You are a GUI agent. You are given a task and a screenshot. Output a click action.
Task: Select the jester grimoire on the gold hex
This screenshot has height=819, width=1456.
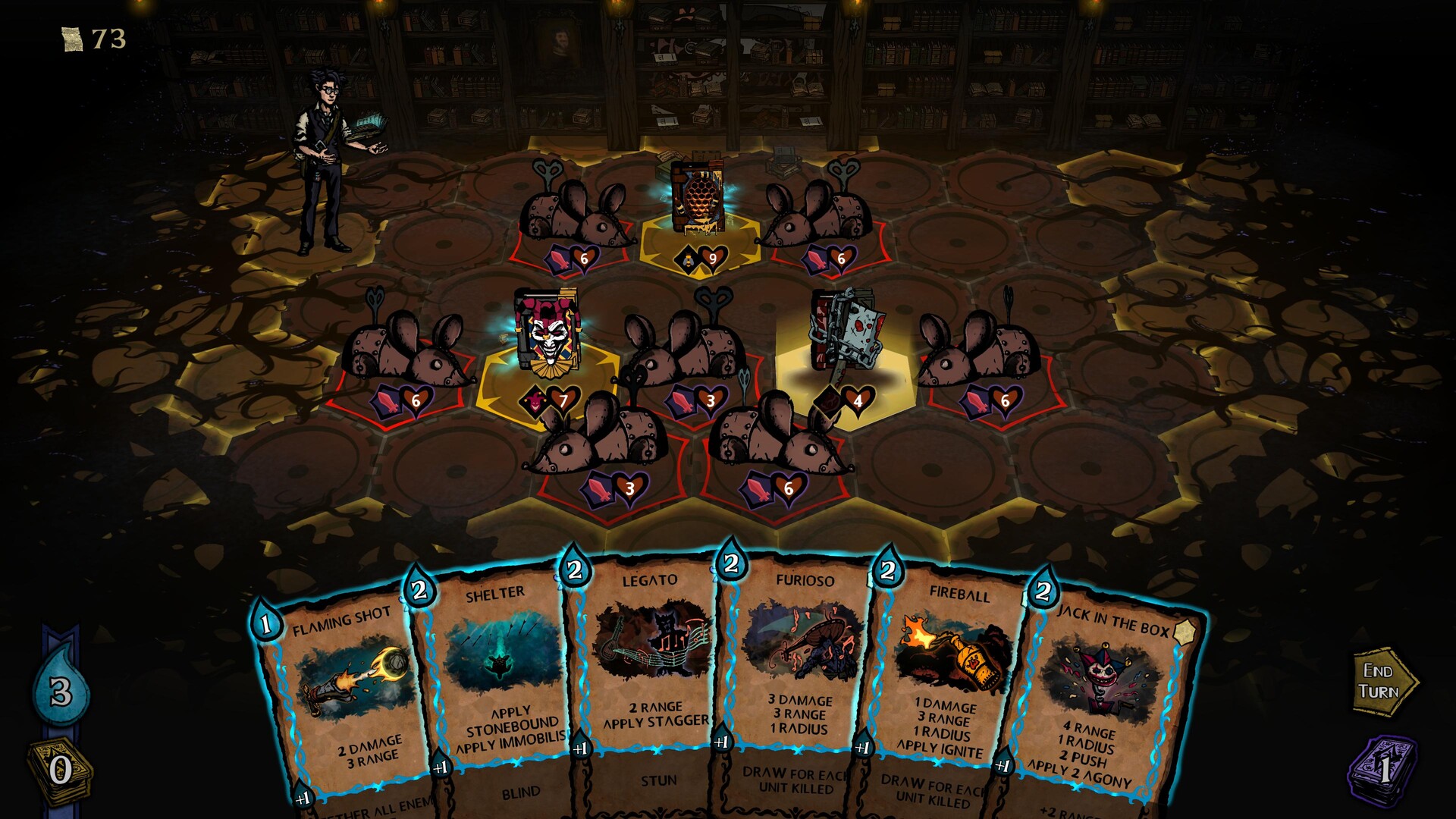click(547, 336)
